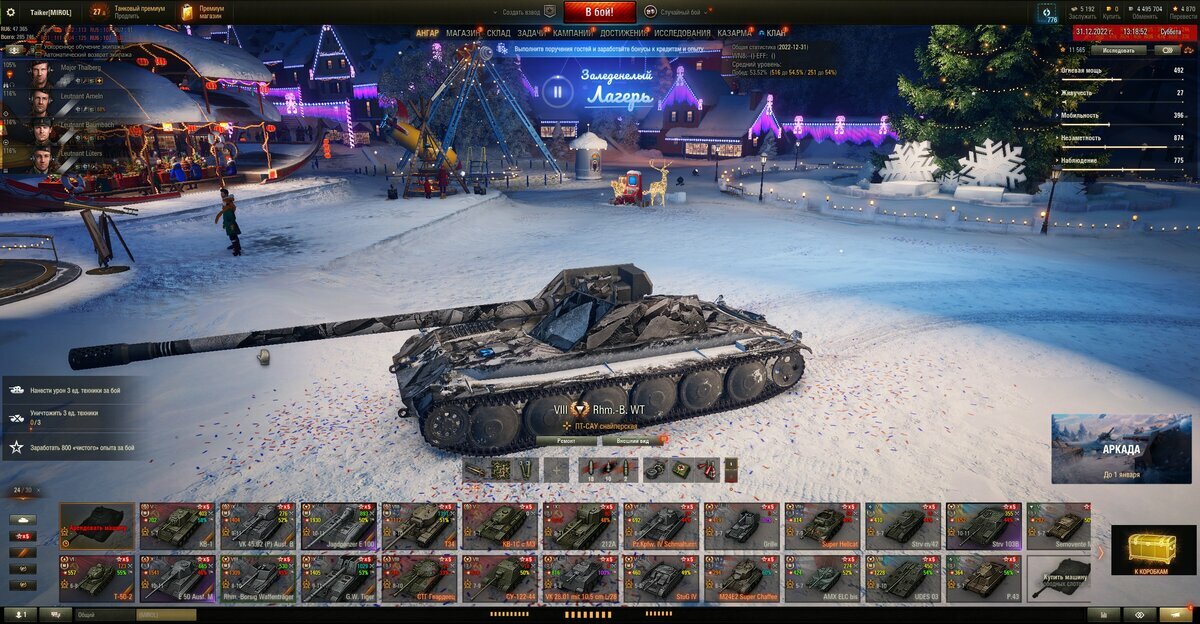This screenshot has height=624, width=1200.
Task: Open the КАЗАРМА tab
Action: tap(735, 33)
